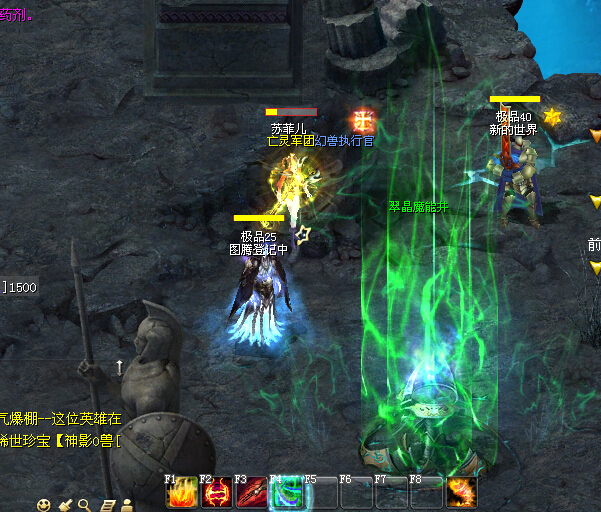The height and width of the screenshot is (512, 601).
Task: Cast the F3 red spear skill
Action: (x=251, y=493)
